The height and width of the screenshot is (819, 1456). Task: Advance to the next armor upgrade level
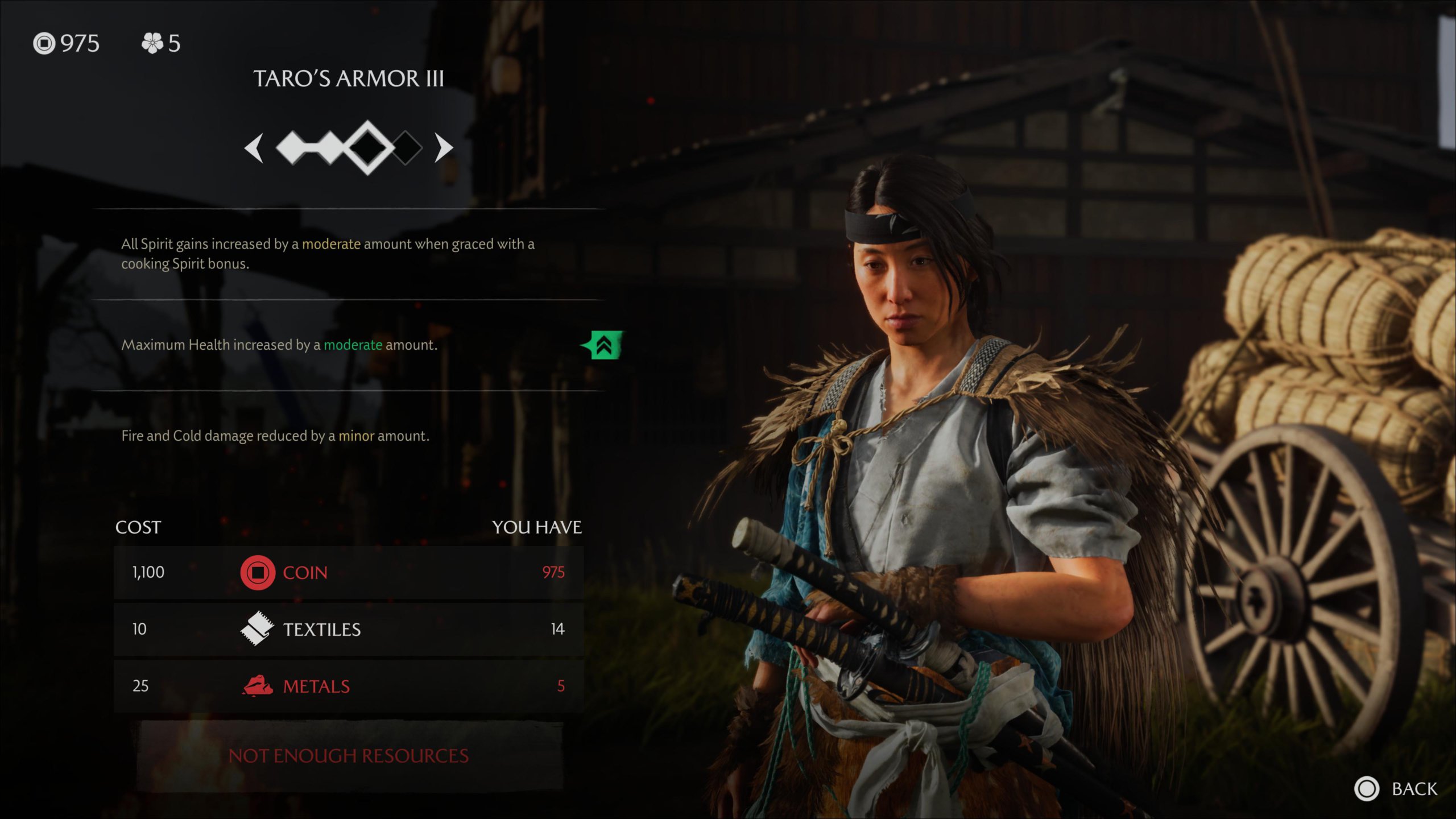click(443, 148)
